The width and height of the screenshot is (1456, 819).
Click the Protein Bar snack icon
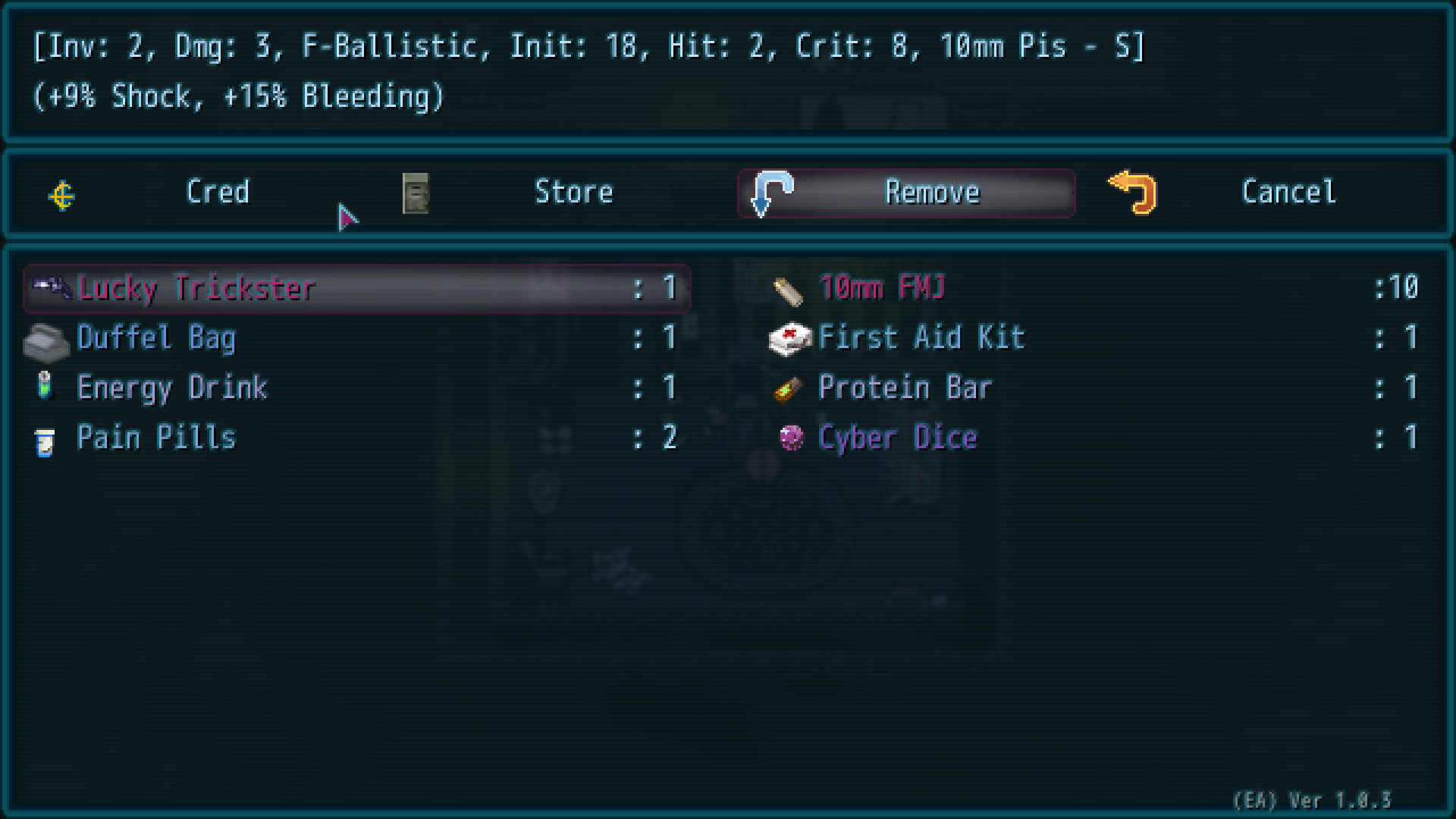coord(789,388)
